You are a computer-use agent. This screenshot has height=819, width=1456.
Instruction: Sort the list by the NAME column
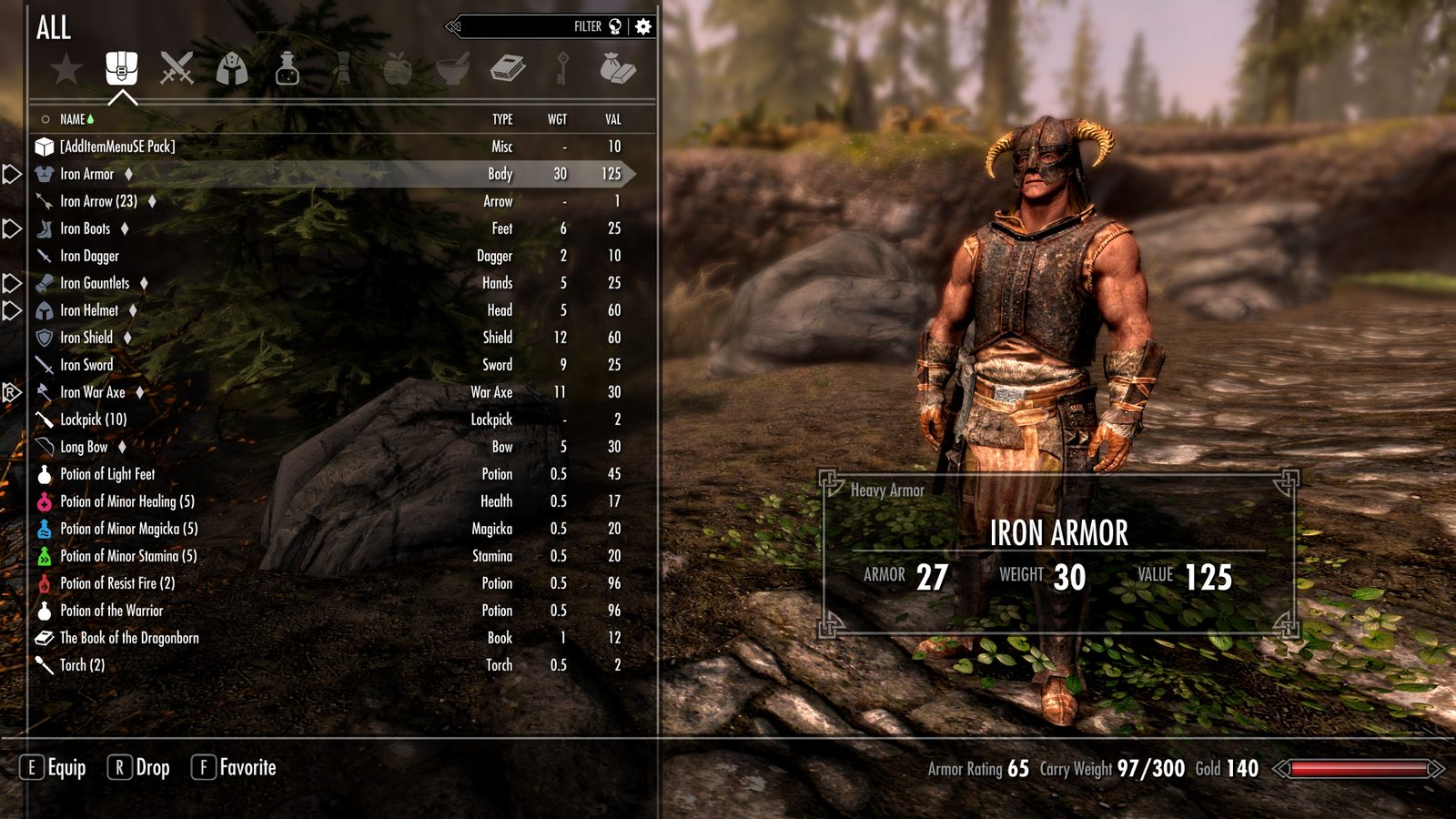(72, 119)
